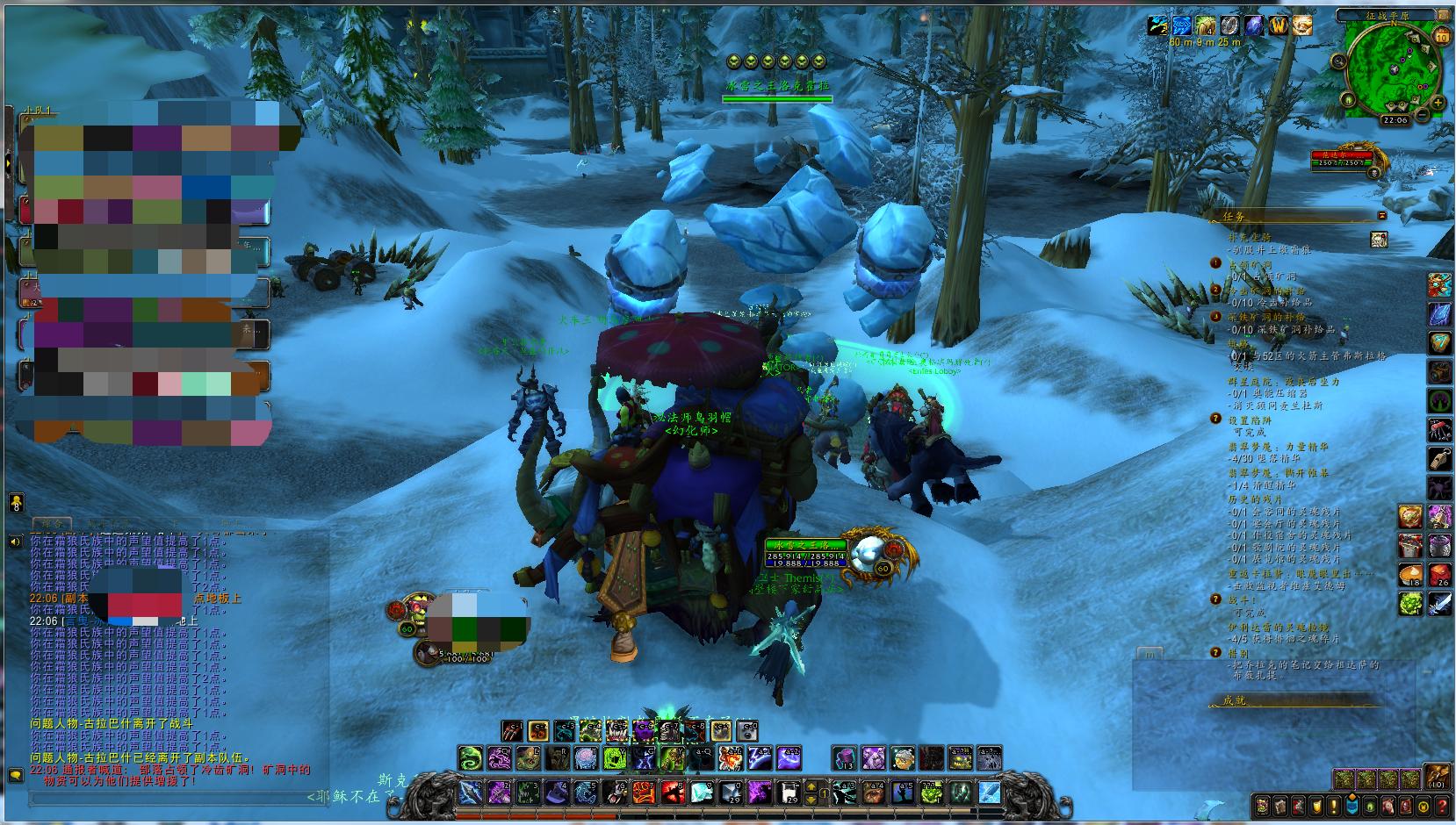Screen dimensions: 1456x825
Task: Use the pumpkin pie item with count 18
Action: click(x=1409, y=576)
